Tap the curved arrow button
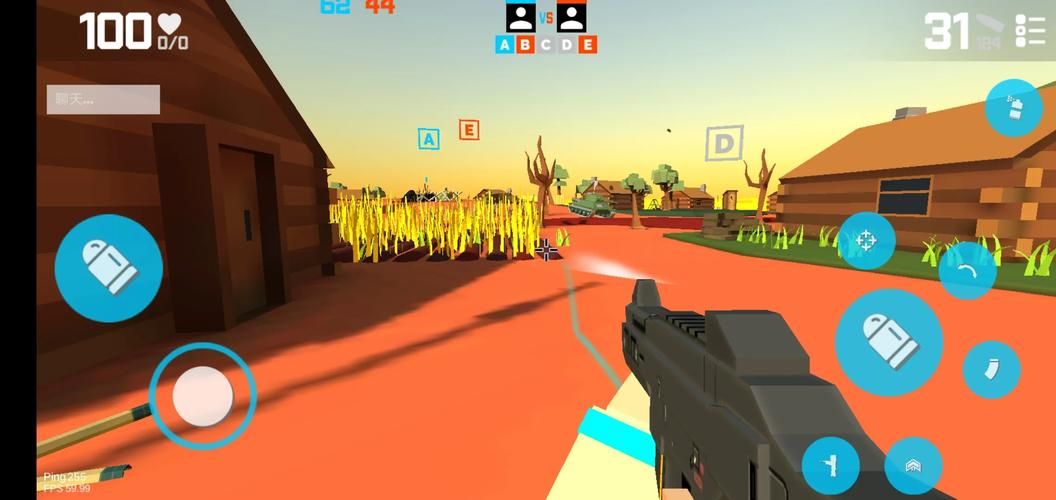 [966, 270]
